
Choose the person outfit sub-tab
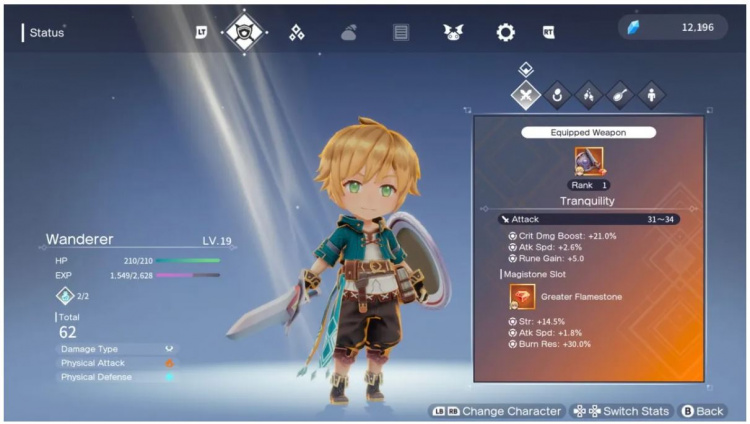[651, 96]
